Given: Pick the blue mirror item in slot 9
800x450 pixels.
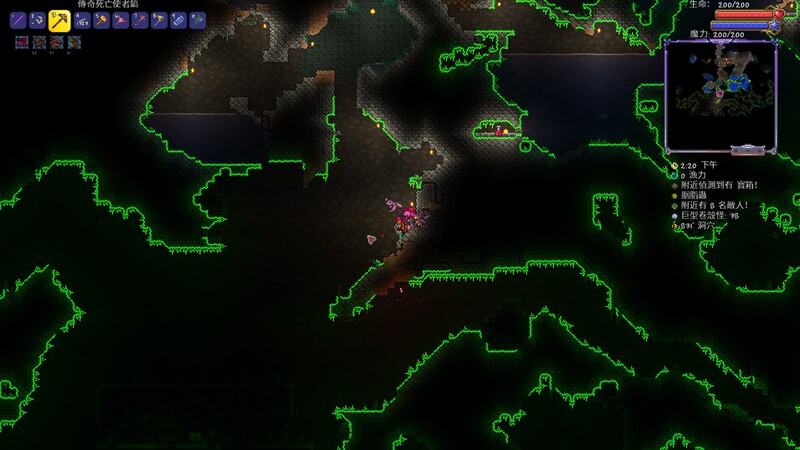Looking at the screenshot, I should point(178,19).
